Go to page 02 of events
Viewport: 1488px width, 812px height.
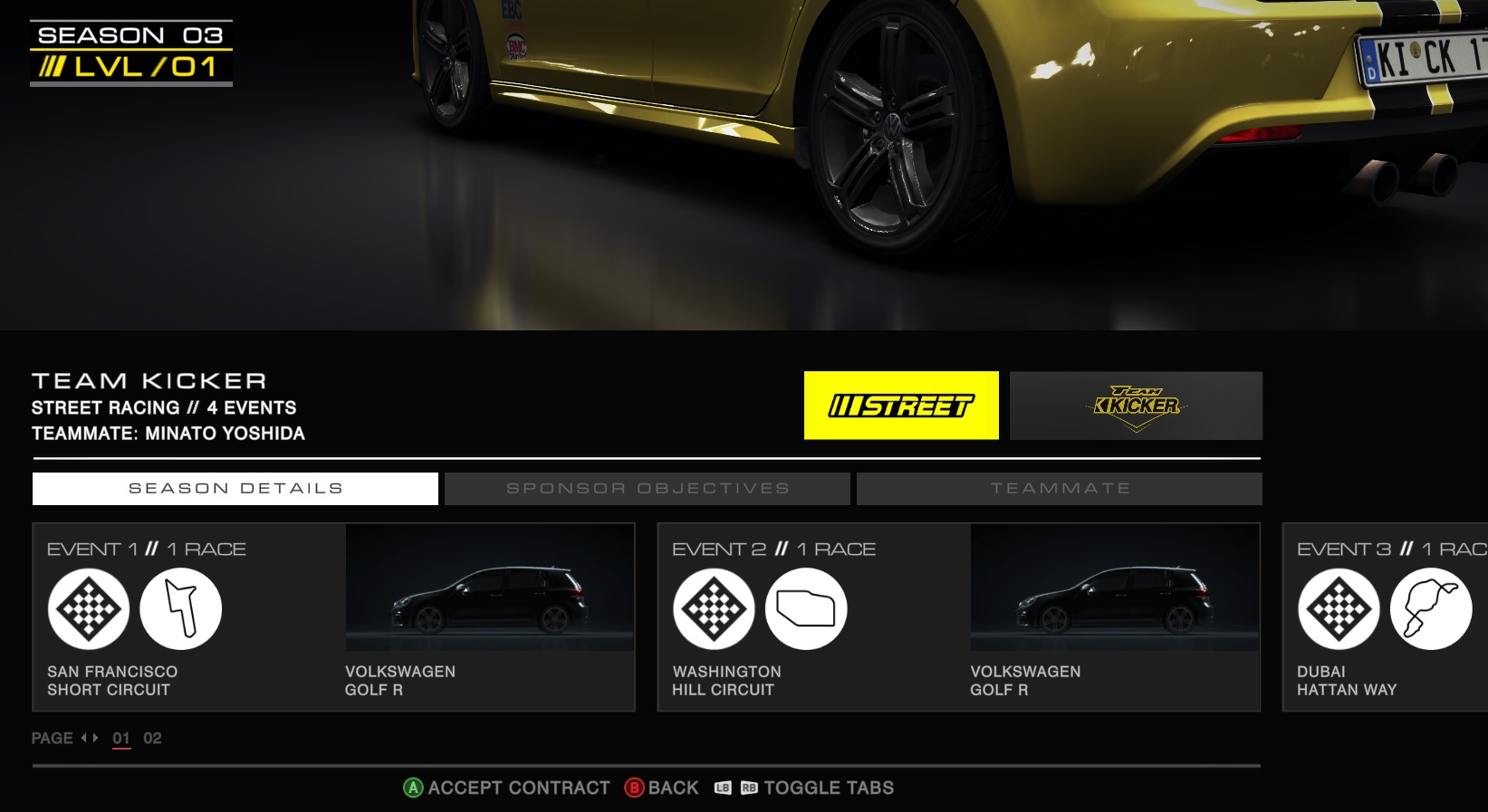coord(152,739)
